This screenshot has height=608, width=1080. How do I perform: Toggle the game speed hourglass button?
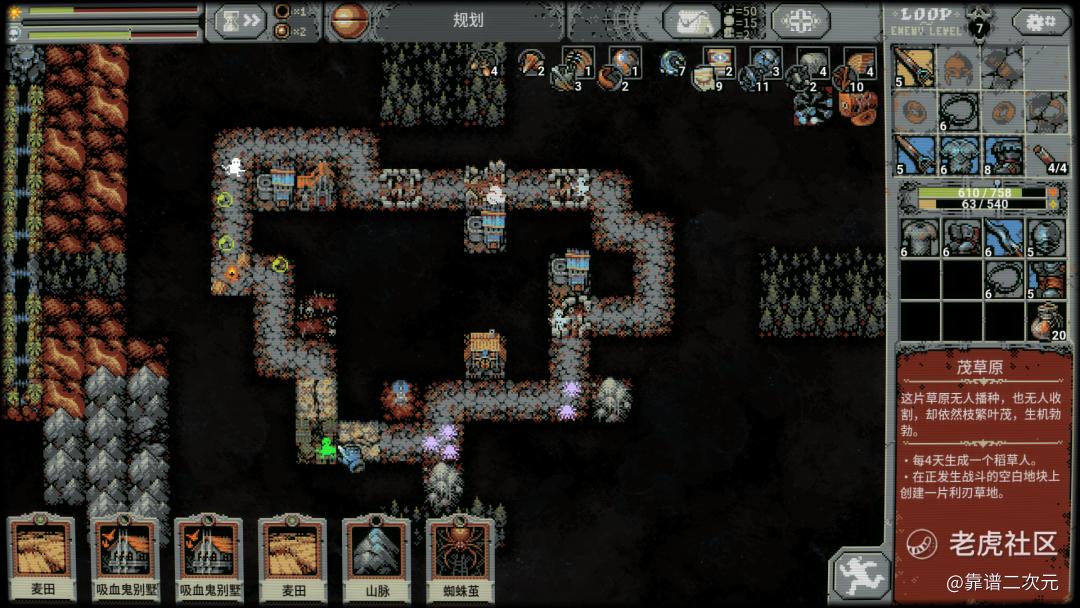pyautogui.click(x=236, y=21)
